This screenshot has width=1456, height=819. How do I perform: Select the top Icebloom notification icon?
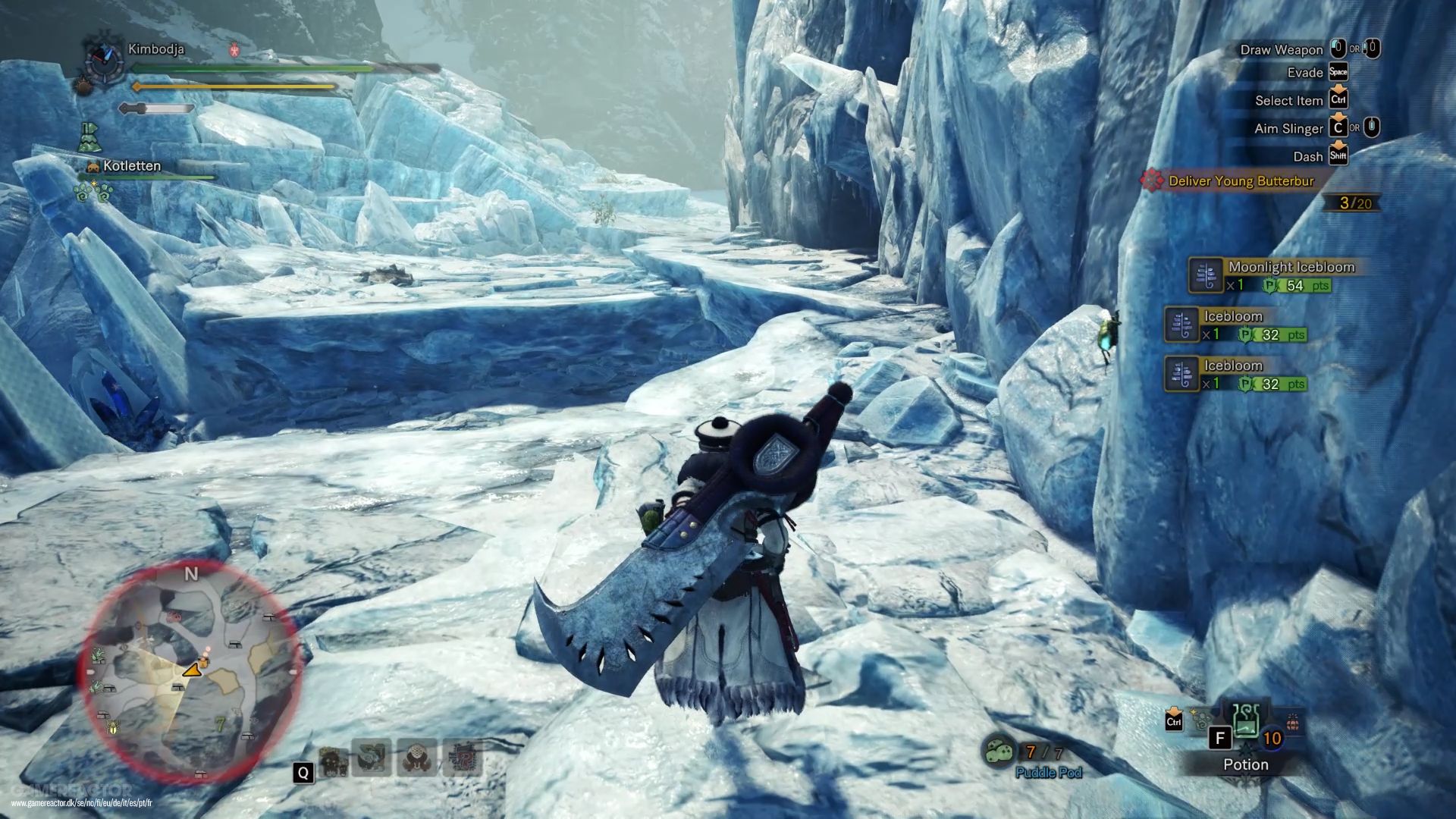click(x=1181, y=325)
